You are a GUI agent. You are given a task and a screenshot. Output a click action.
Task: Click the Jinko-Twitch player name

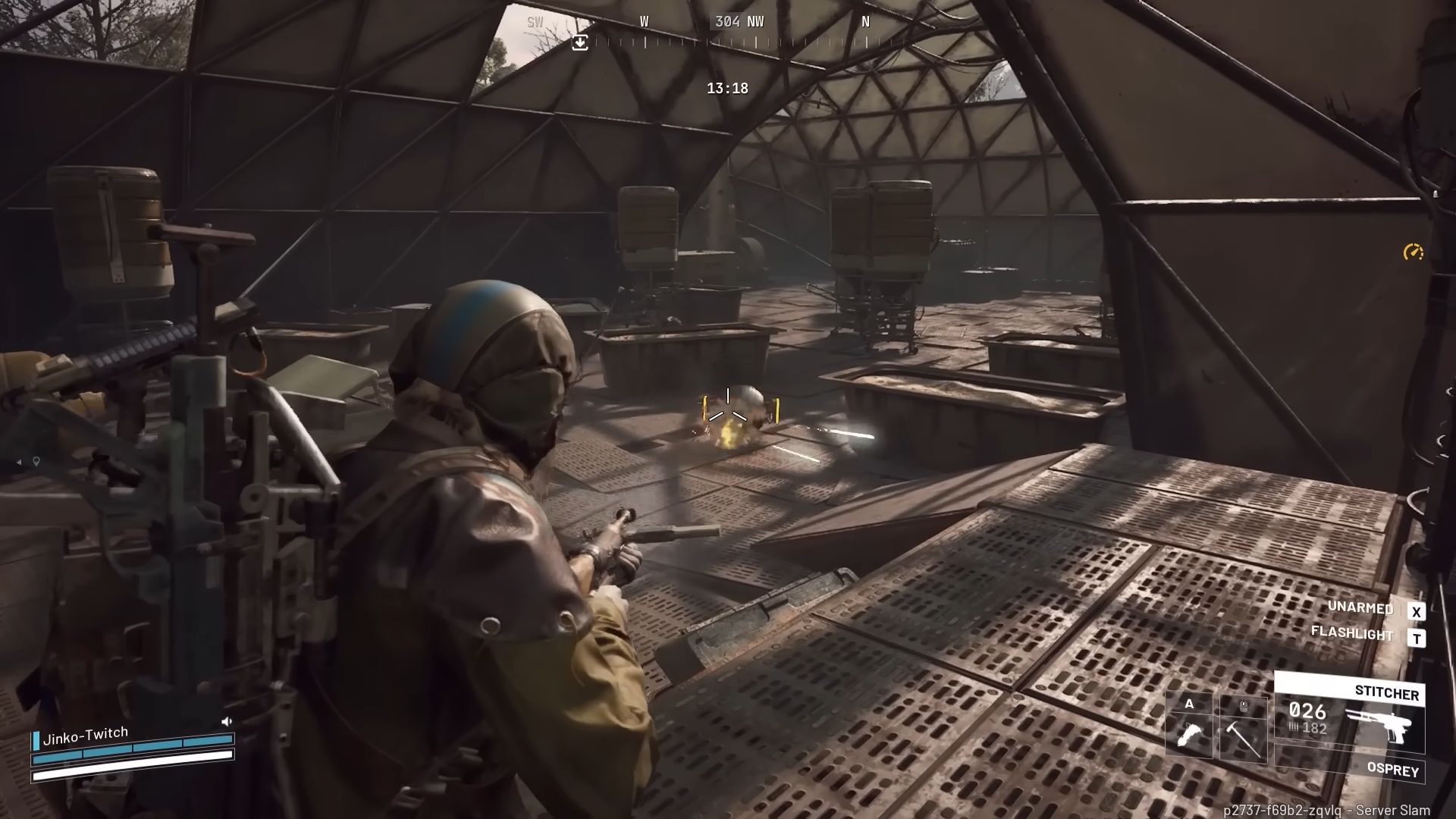pyautogui.click(x=86, y=736)
